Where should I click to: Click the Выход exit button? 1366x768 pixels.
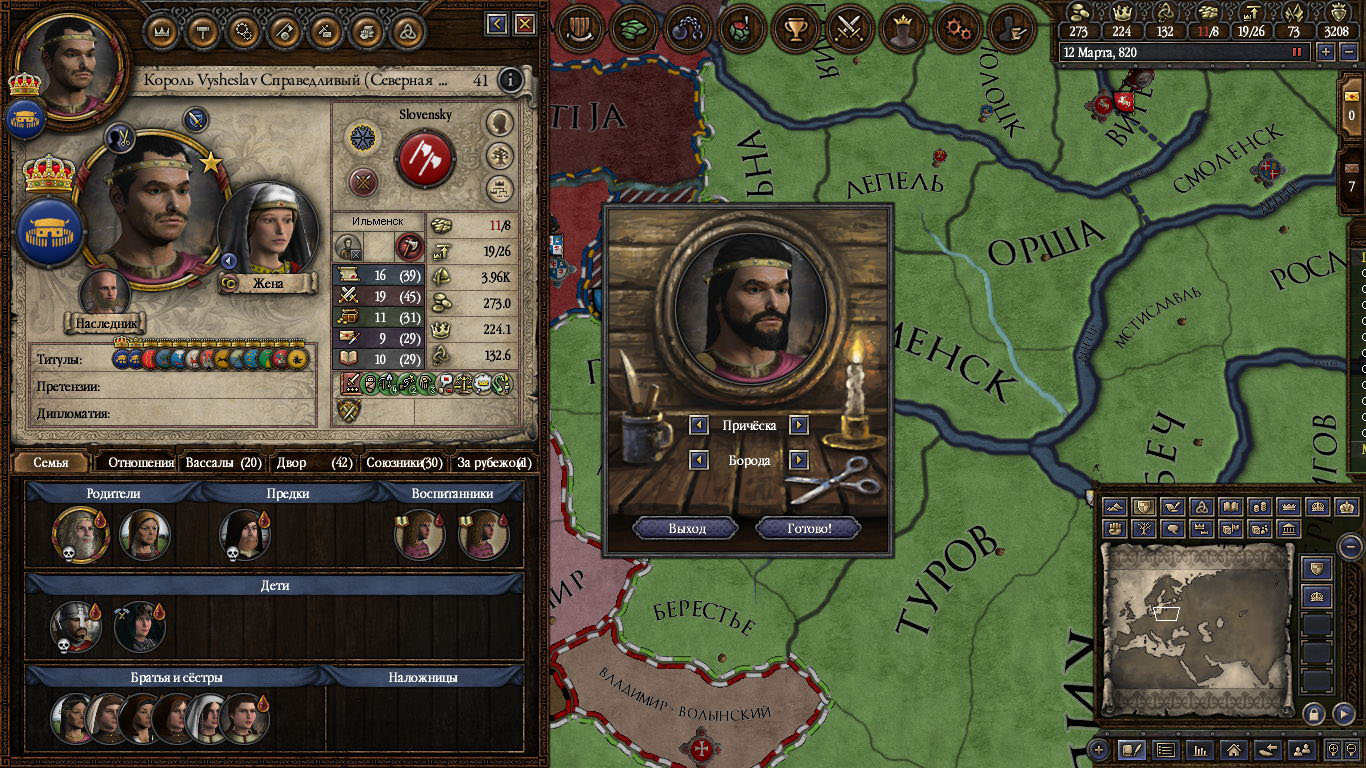pyautogui.click(x=686, y=528)
